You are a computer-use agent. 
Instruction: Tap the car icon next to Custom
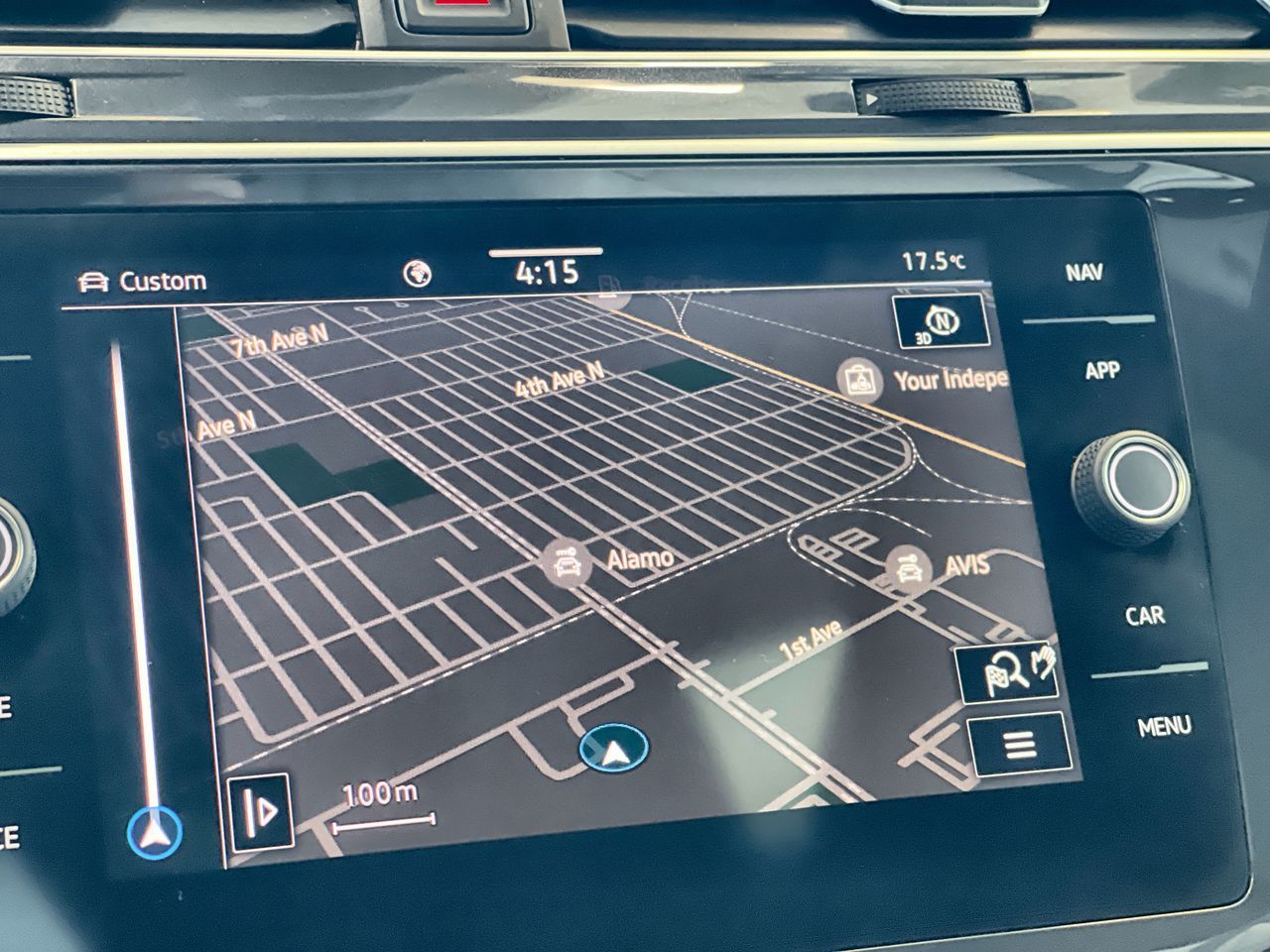click(x=92, y=280)
